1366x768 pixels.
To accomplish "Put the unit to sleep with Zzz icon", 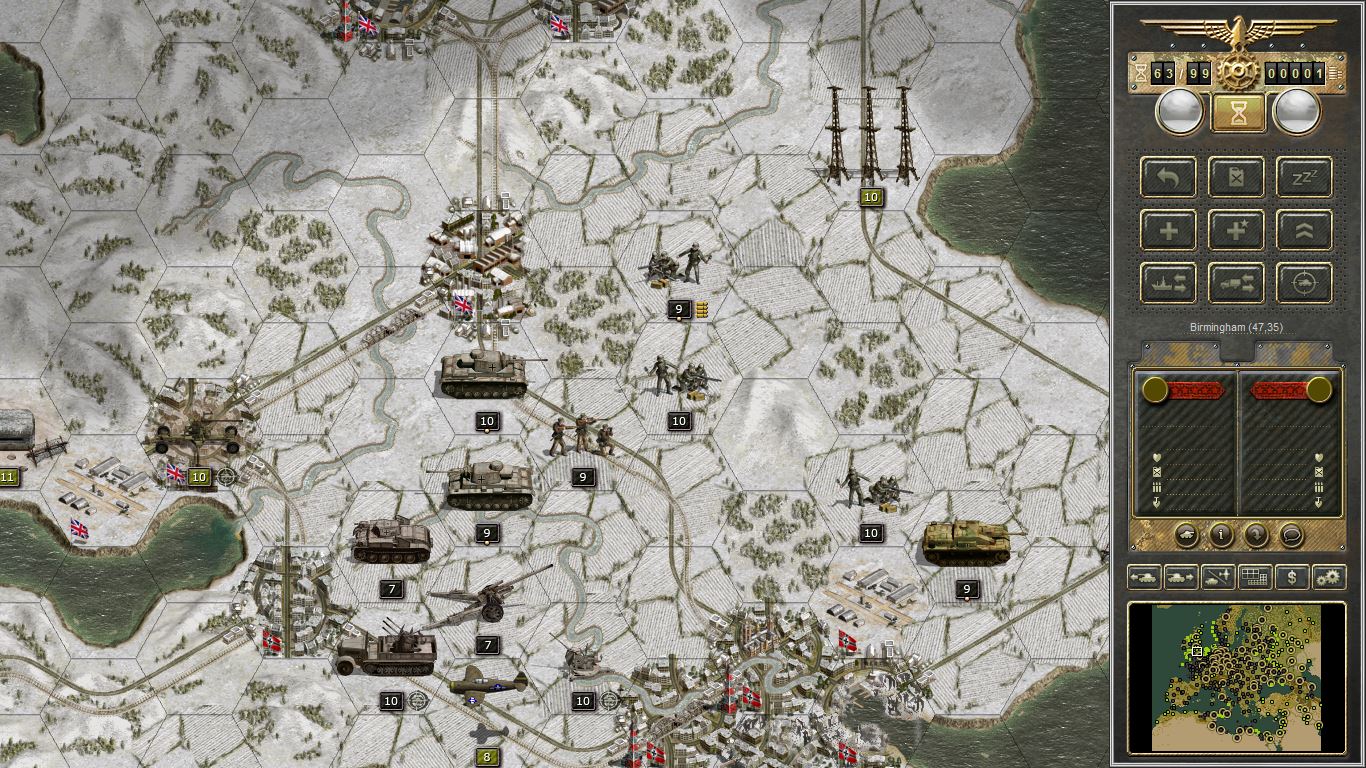I will 1302,177.
